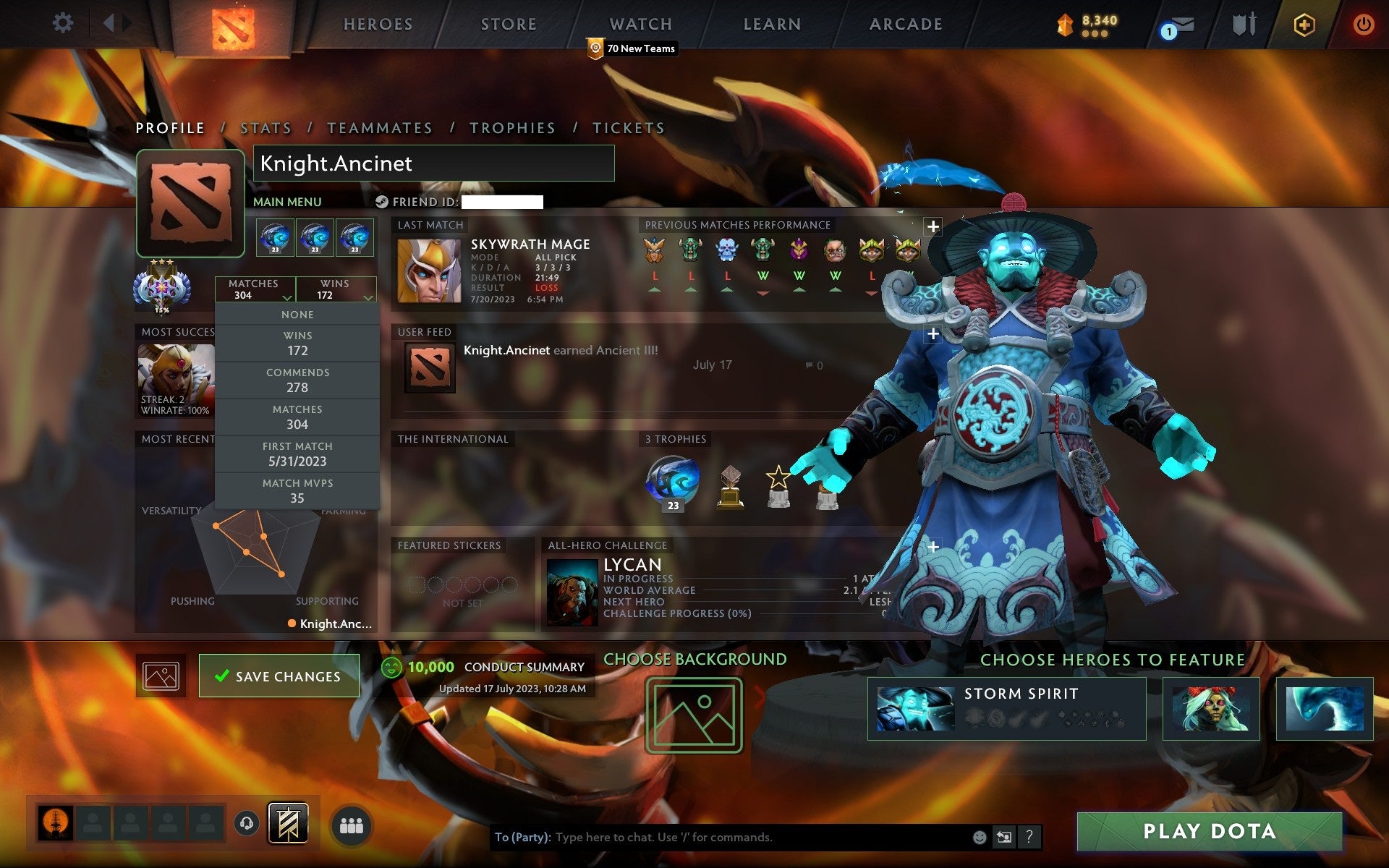The image size is (1389, 868).
Task: Switch to the TROPHIES tab
Action: pyautogui.click(x=512, y=127)
